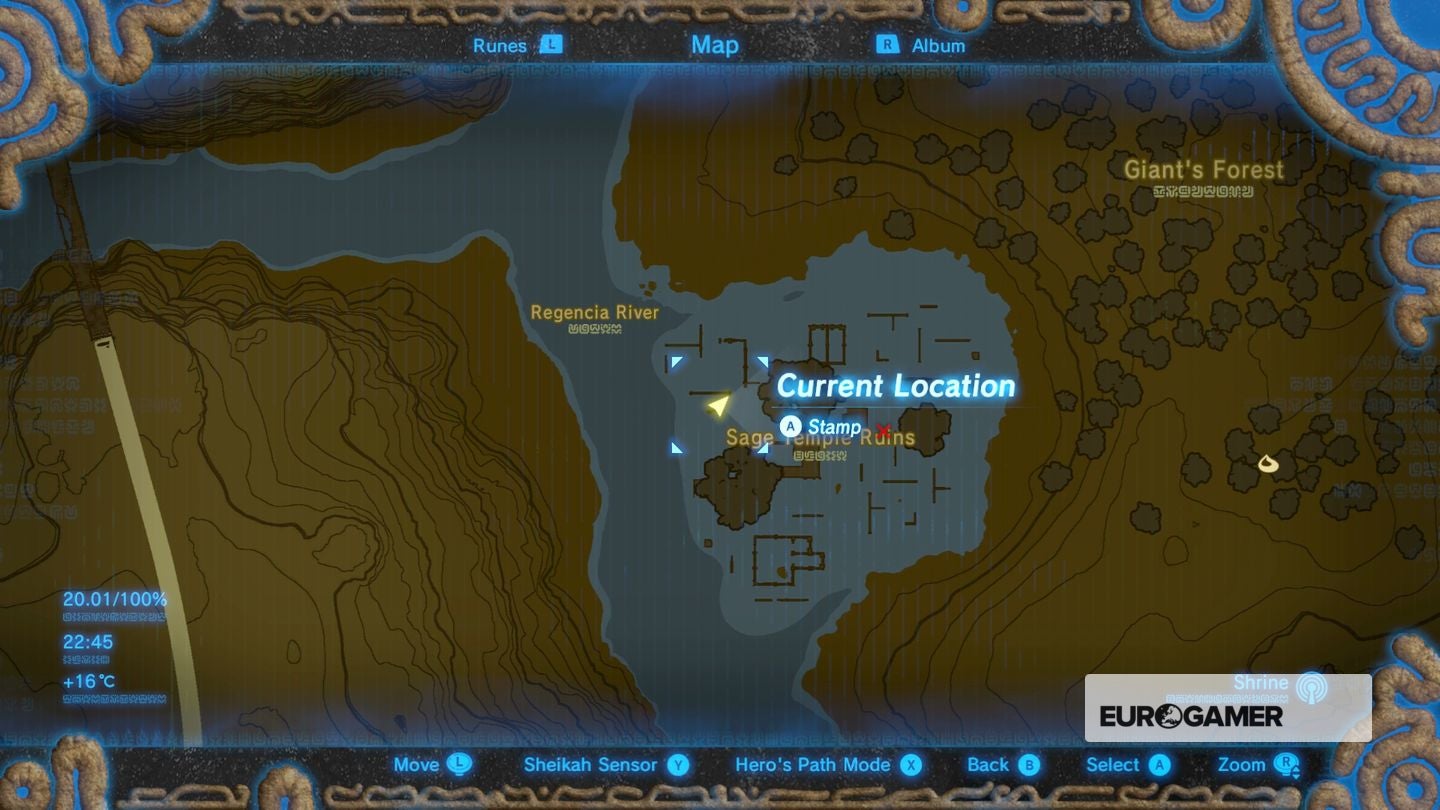The image size is (1440, 810).
Task: Toggle Hero's Path Mode with the X option
Action: pyautogui.click(x=909, y=765)
